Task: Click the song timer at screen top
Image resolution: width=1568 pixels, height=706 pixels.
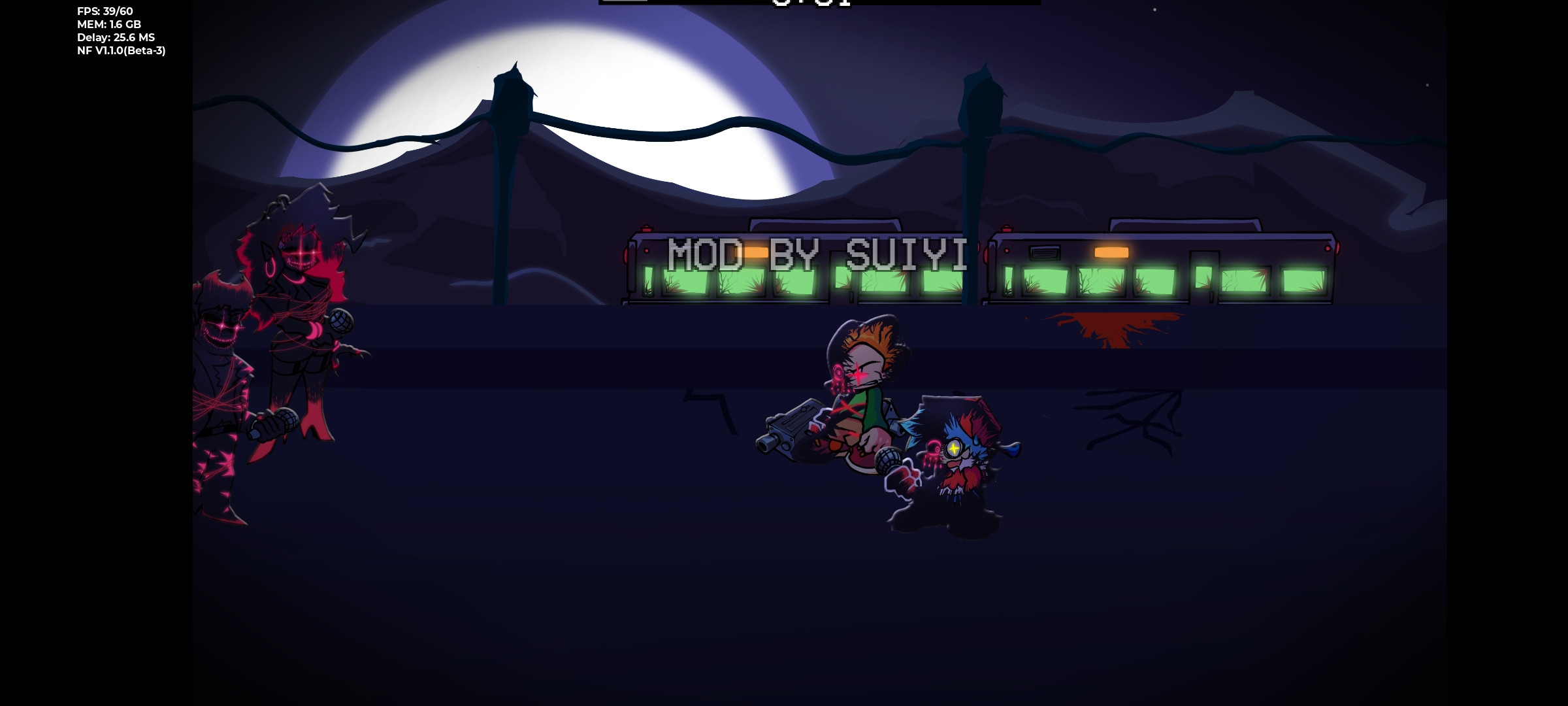Action: (810, 5)
